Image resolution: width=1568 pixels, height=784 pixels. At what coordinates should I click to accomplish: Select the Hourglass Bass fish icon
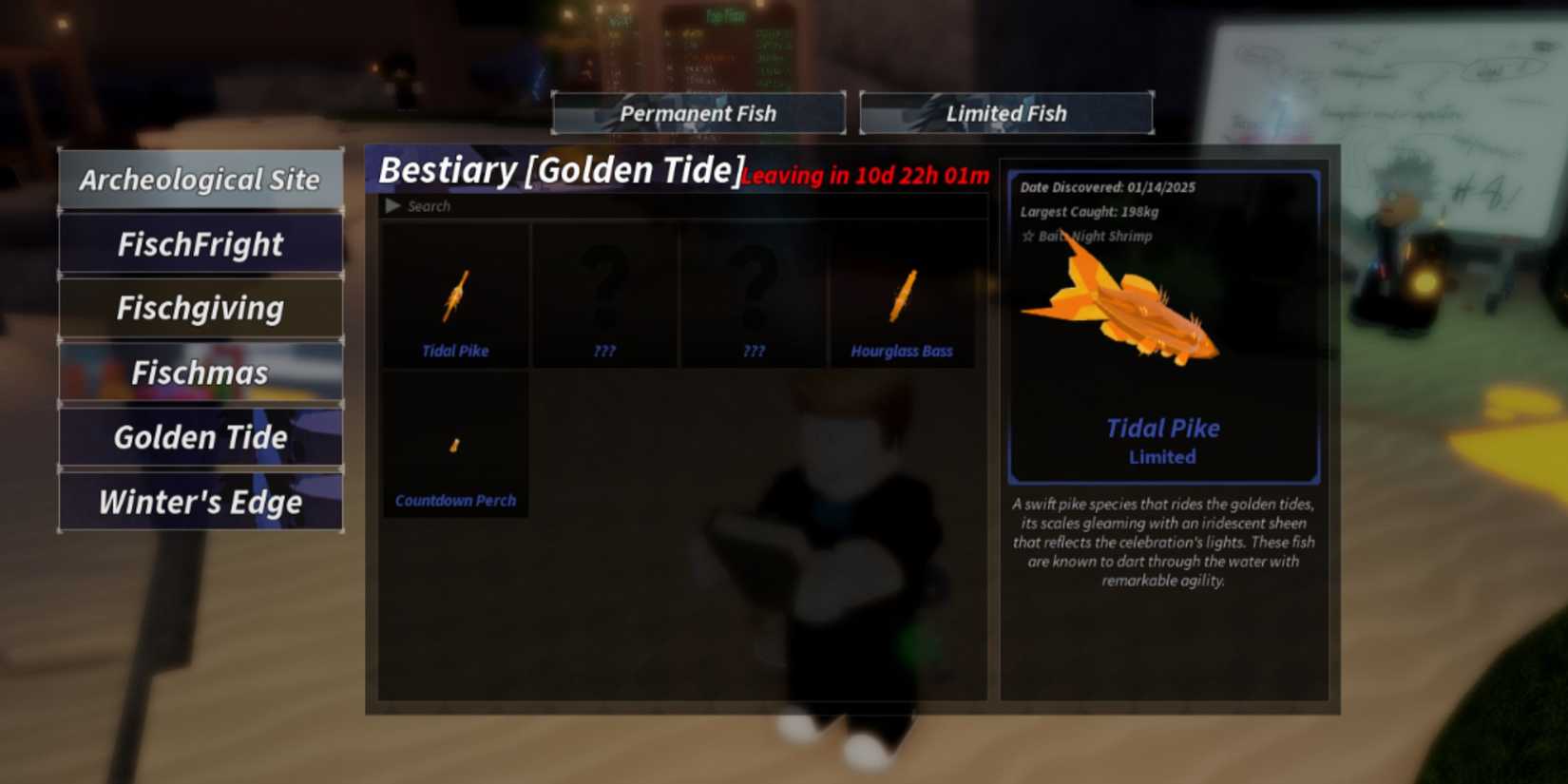(901, 295)
